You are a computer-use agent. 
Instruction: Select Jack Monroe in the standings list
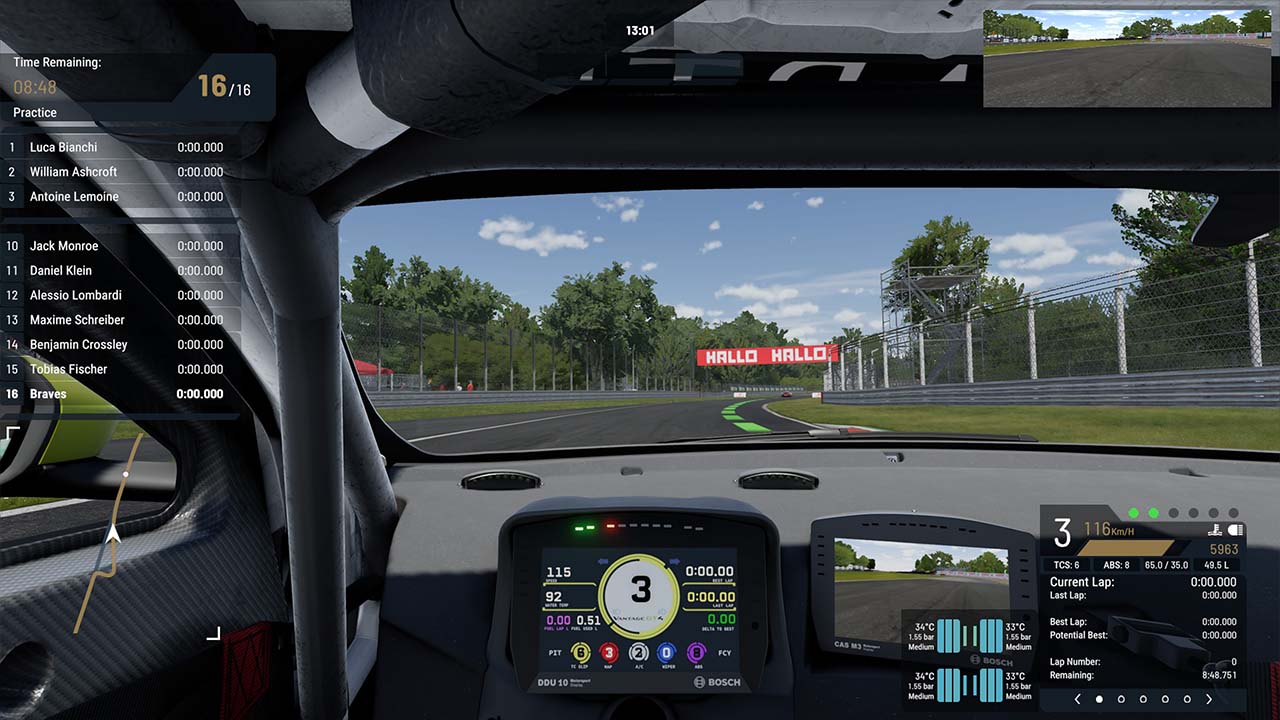(x=120, y=246)
